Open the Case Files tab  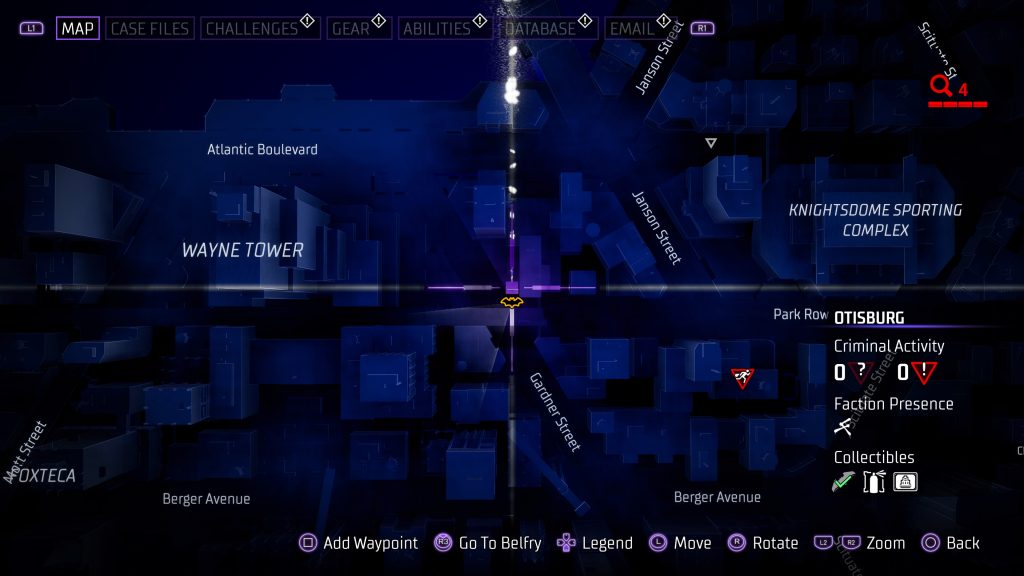pos(150,28)
